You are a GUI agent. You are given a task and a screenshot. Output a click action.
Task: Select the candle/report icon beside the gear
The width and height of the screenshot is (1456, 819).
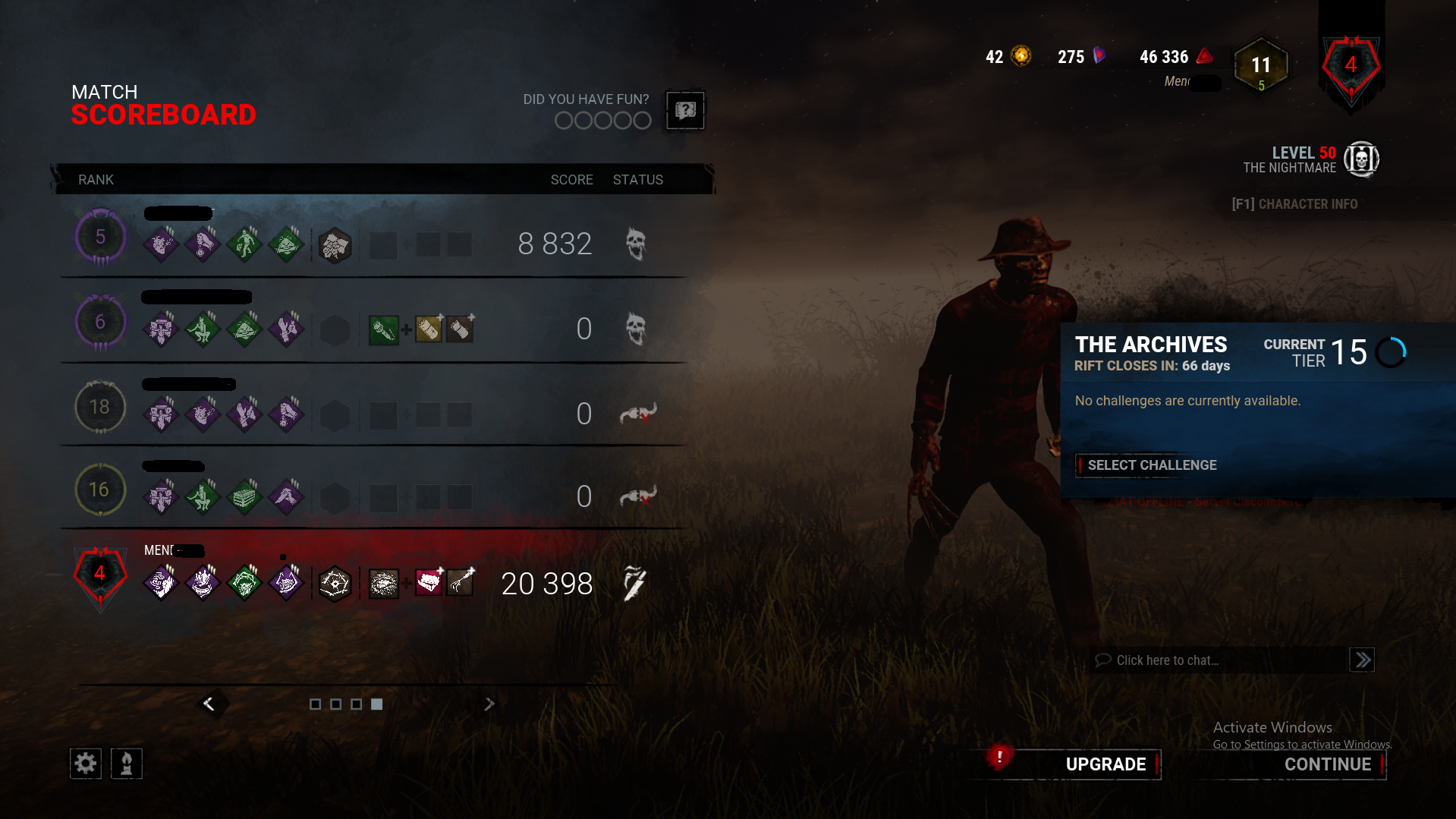click(127, 764)
